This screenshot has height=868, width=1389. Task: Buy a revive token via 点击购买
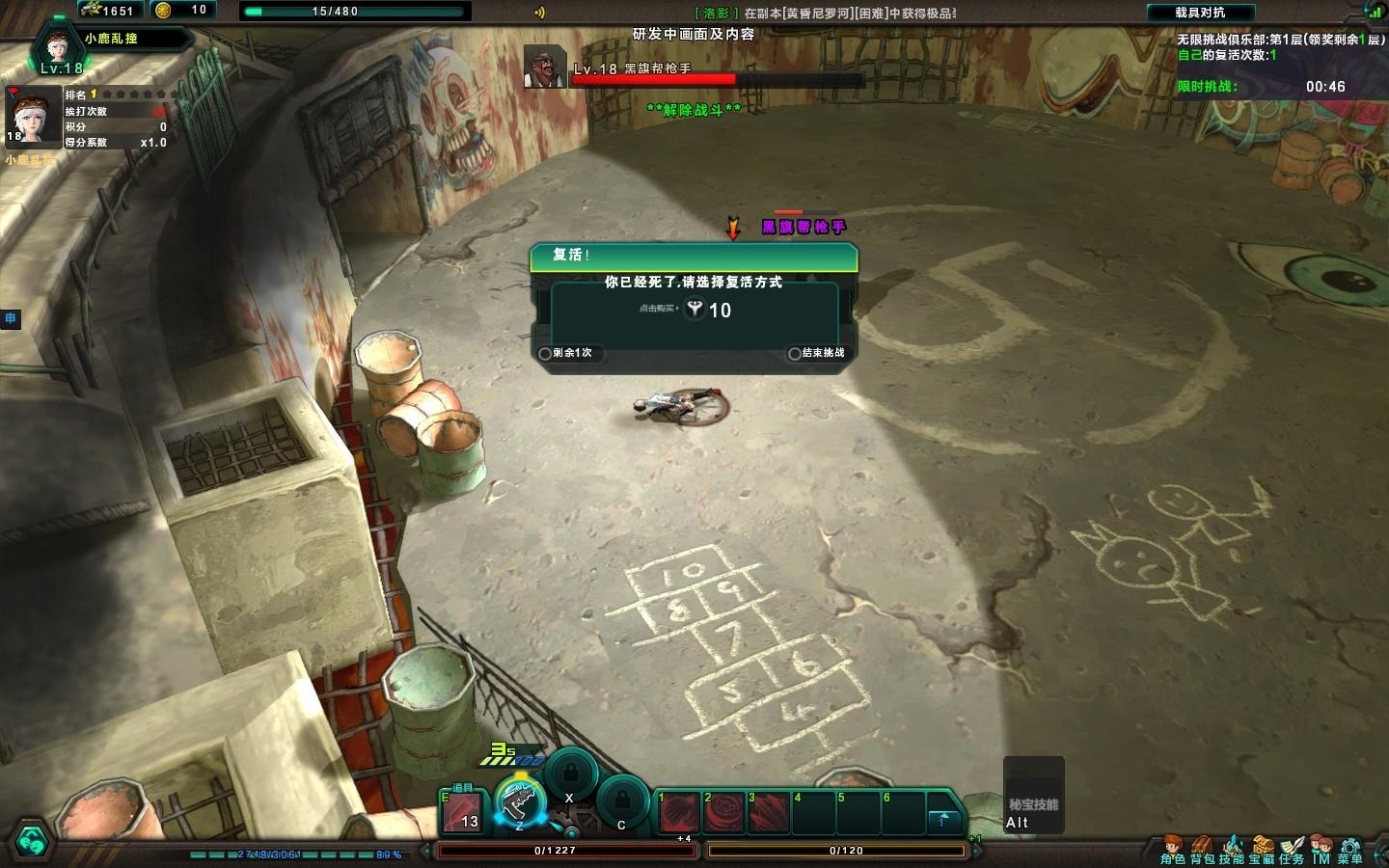tap(694, 310)
